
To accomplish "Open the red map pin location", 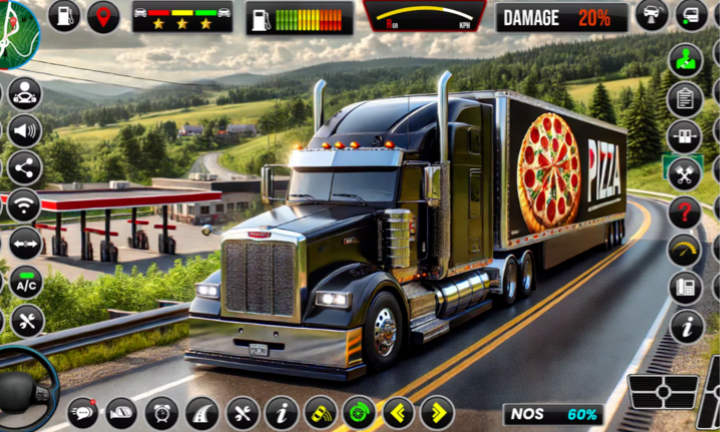I will pyautogui.click(x=102, y=16).
